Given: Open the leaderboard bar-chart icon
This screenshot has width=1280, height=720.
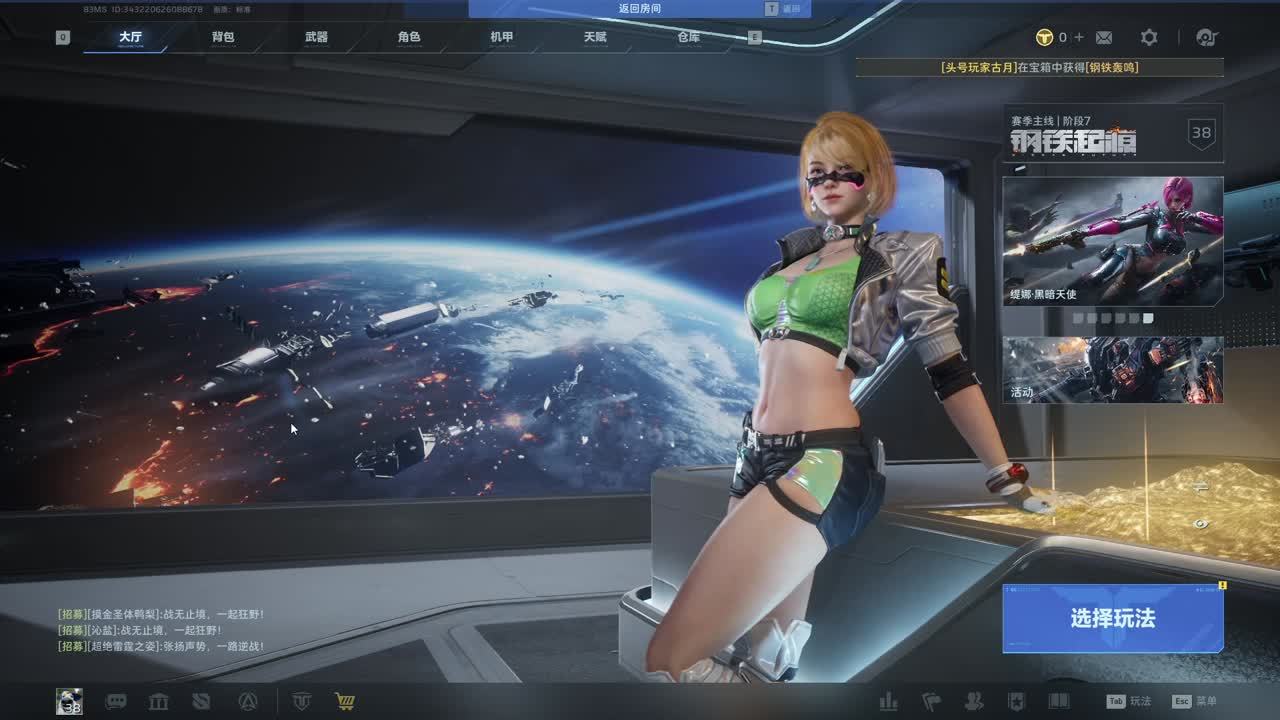Looking at the screenshot, I should (888, 701).
